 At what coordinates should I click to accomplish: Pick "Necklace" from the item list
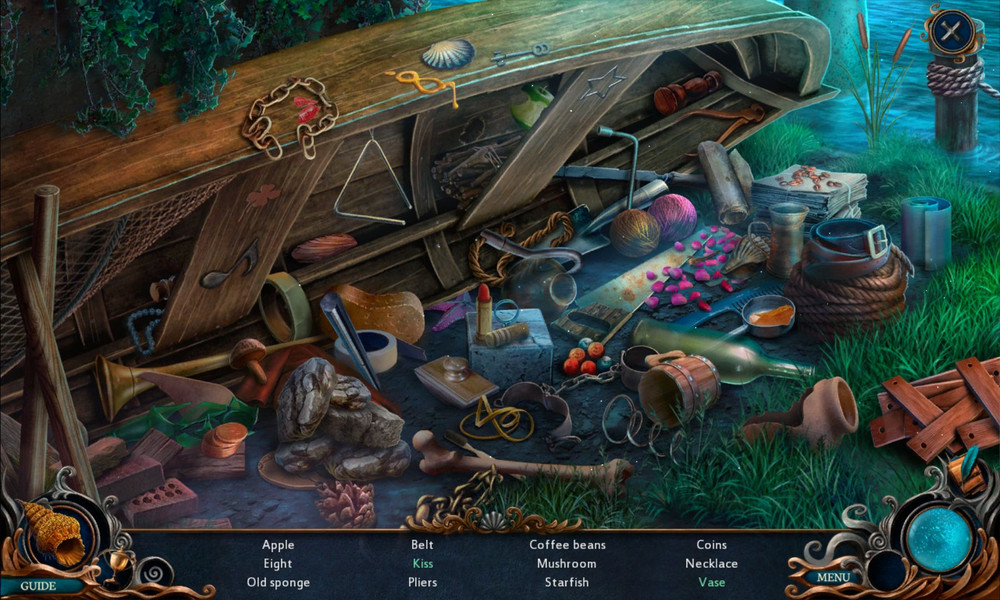tap(711, 564)
